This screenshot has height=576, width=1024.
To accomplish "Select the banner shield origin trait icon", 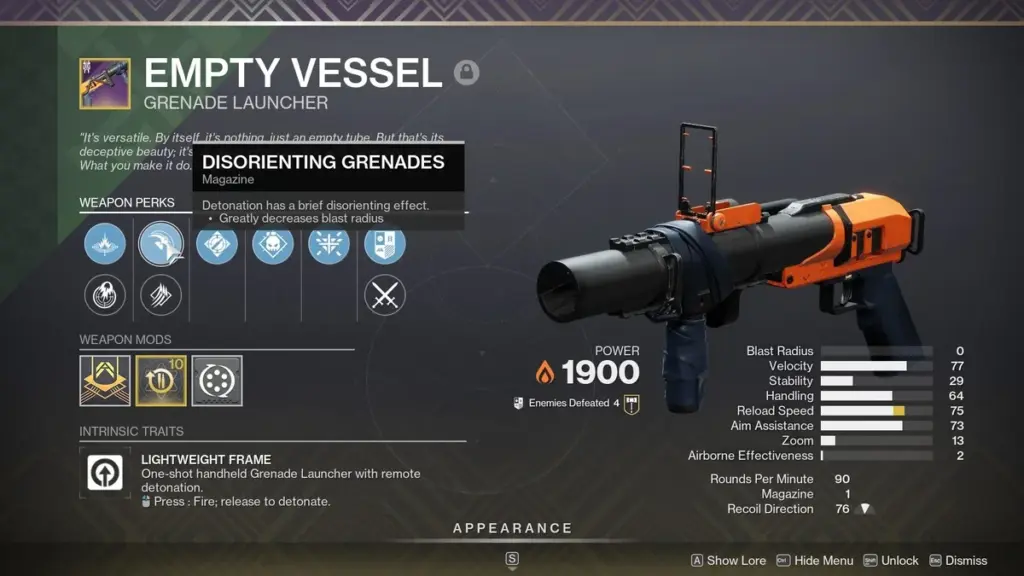I will (385, 244).
